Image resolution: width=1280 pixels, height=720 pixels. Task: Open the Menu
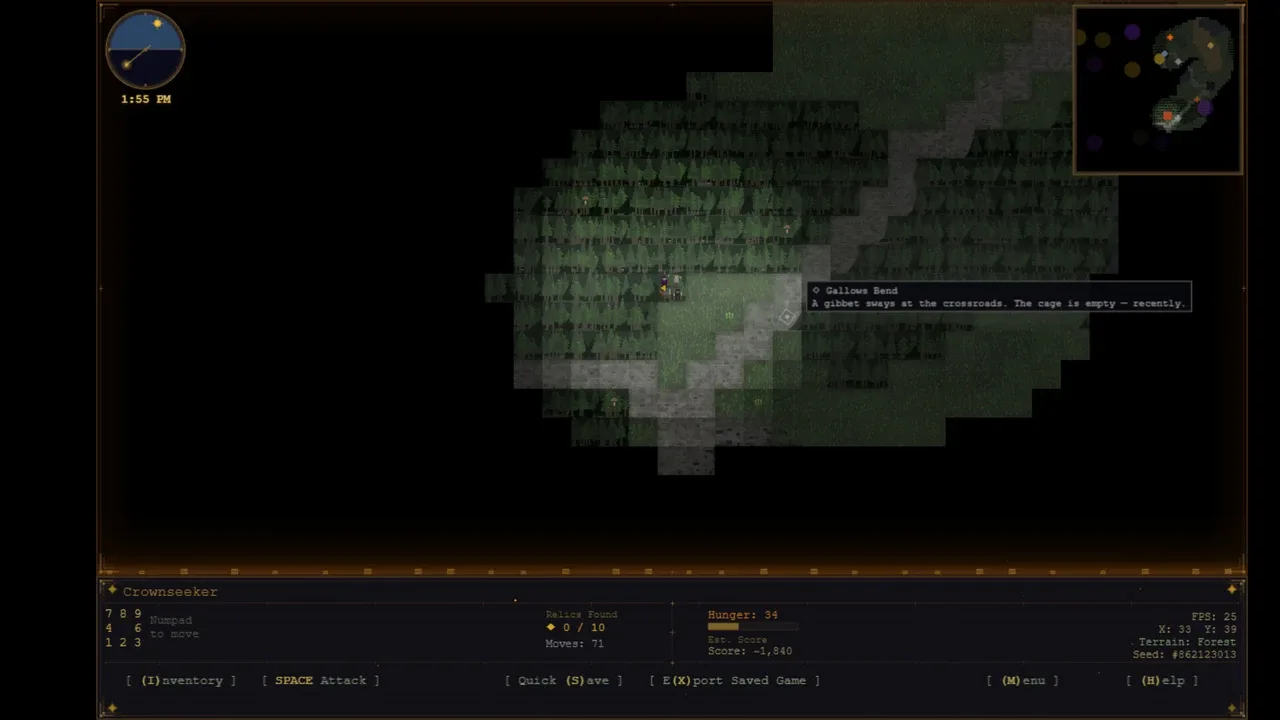pyautogui.click(x=1022, y=680)
